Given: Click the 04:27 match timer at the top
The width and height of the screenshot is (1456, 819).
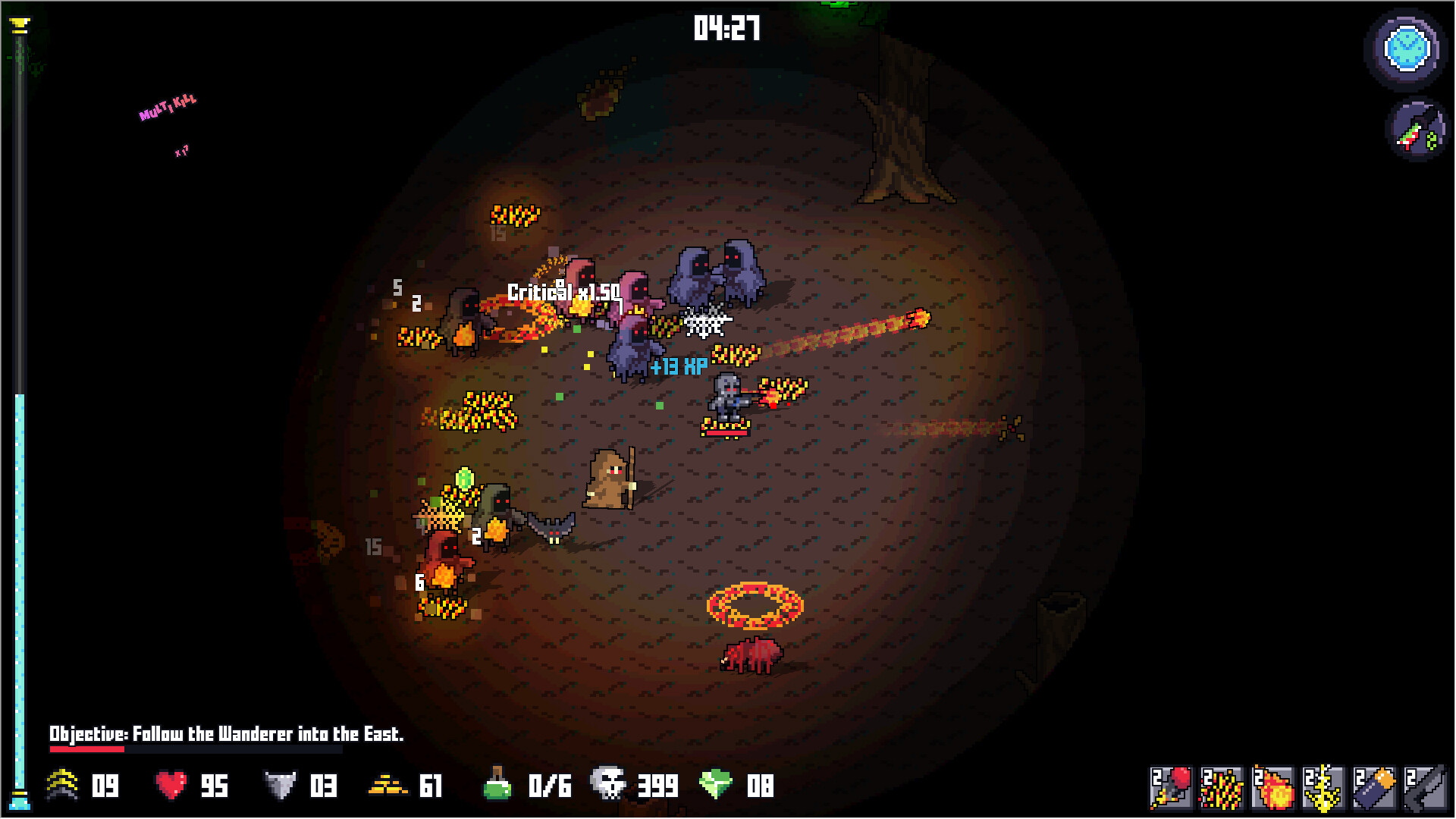Looking at the screenshot, I should pyautogui.click(x=726, y=28).
